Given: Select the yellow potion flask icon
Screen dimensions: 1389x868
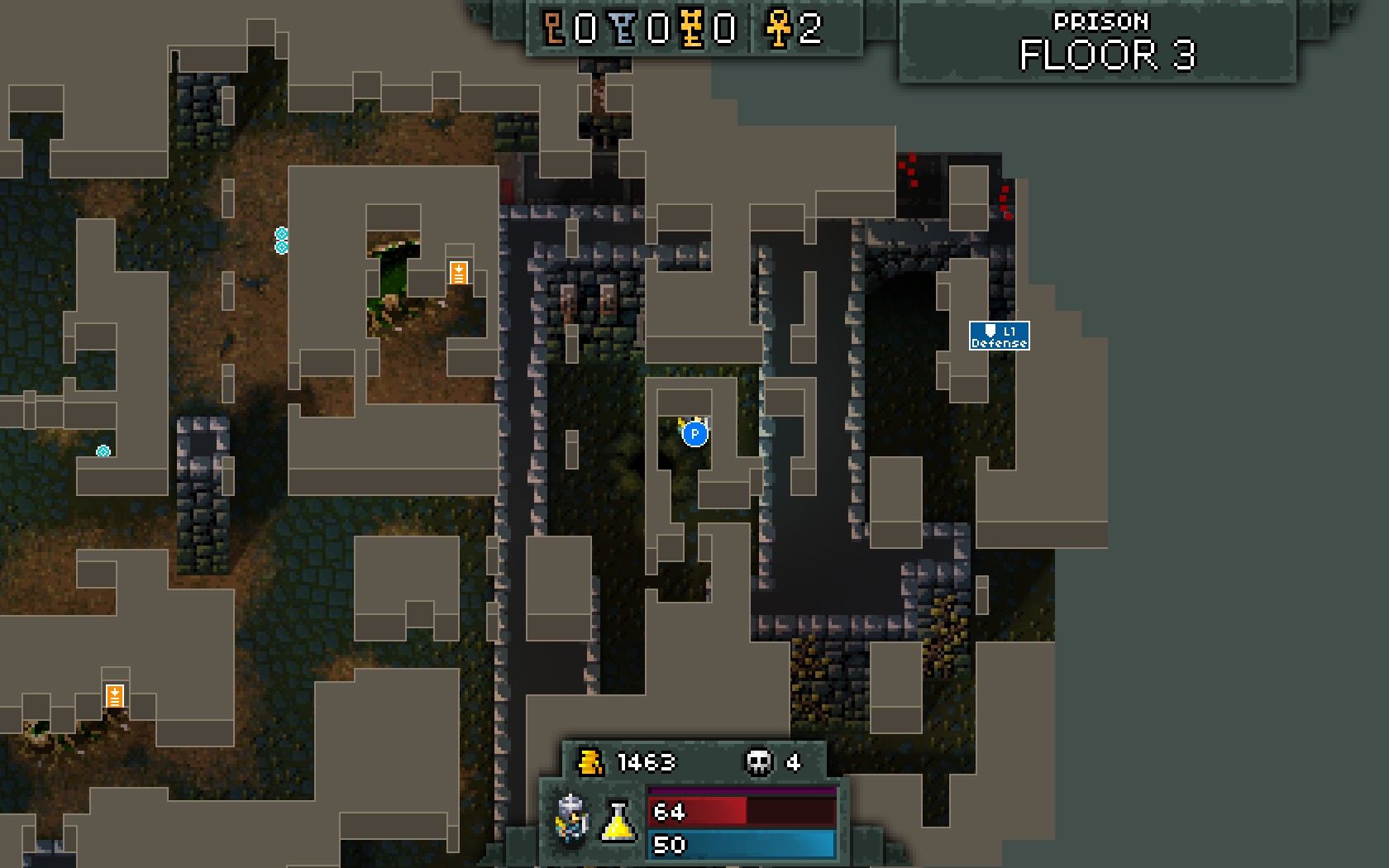Looking at the screenshot, I should click(x=618, y=821).
